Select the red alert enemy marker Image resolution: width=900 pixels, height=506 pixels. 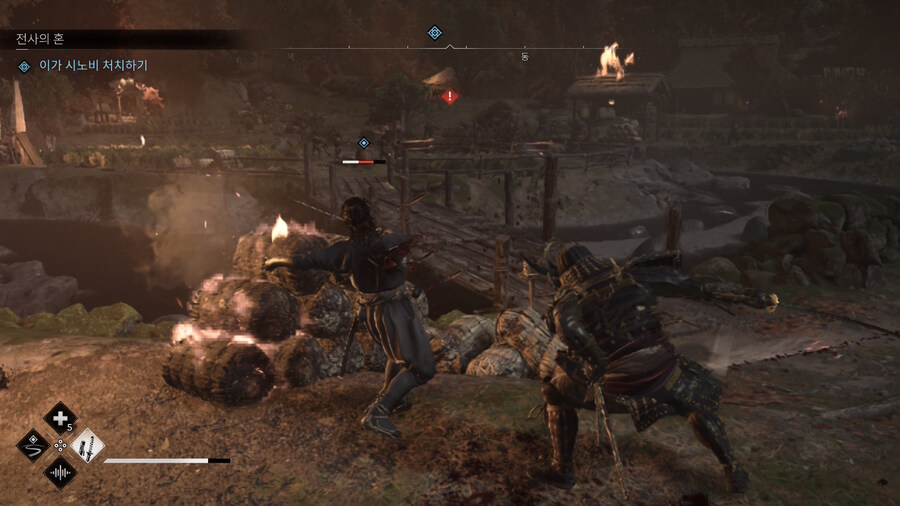(x=450, y=96)
